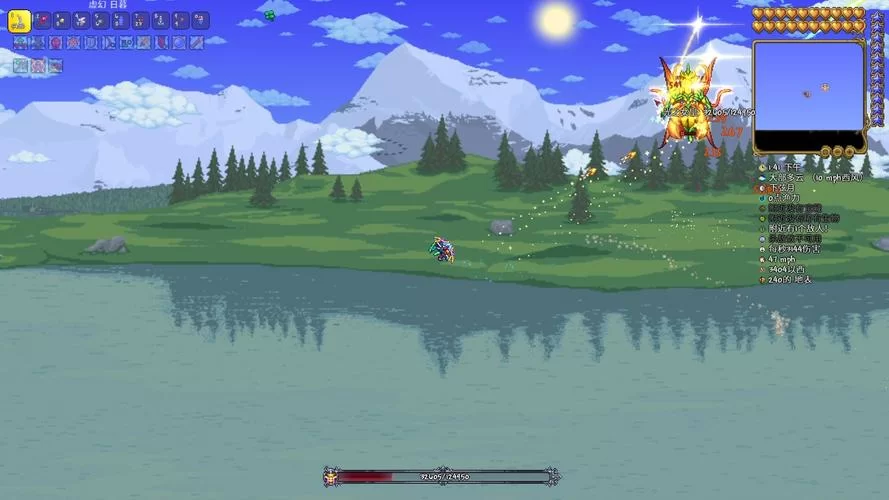The image size is (889, 500).
Task: Pick the item in hotbar slot 6
Action: [x=122, y=21]
